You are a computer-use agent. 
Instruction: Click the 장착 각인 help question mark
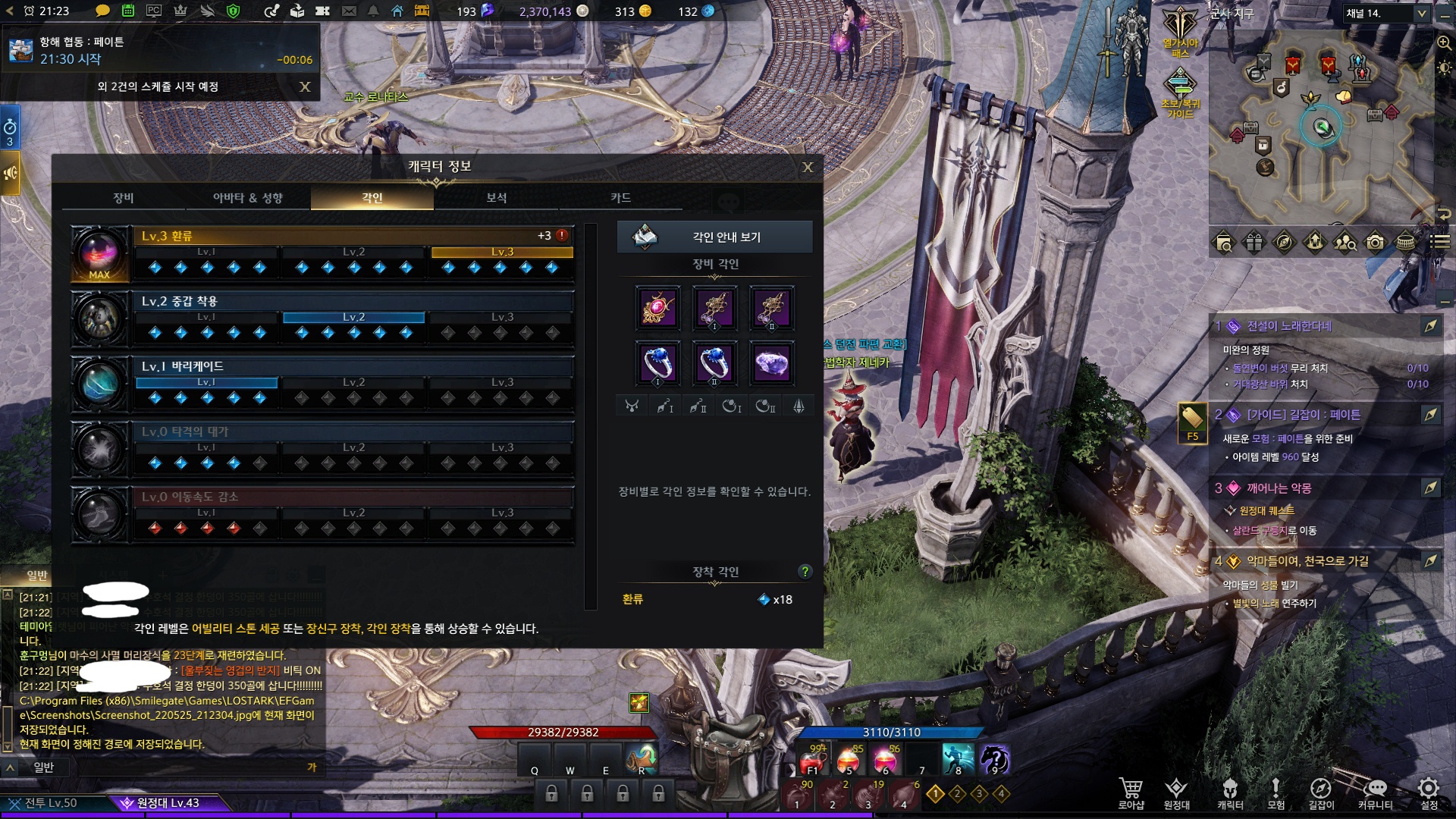pyautogui.click(x=805, y=572)
